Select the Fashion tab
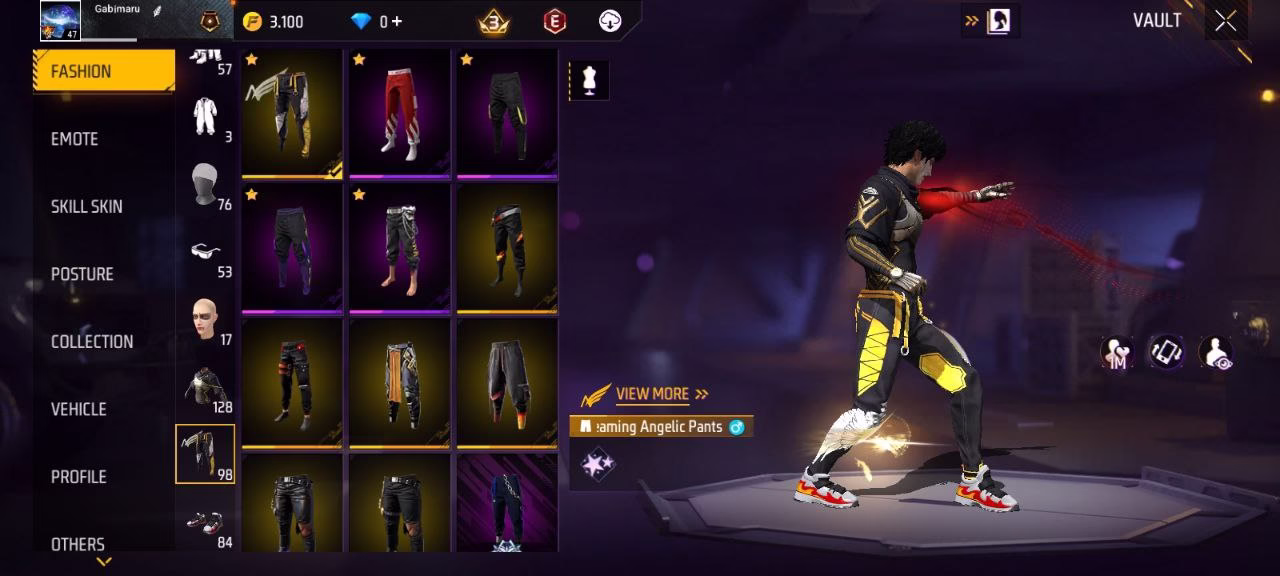1280x576 pixels. (81, 71)
